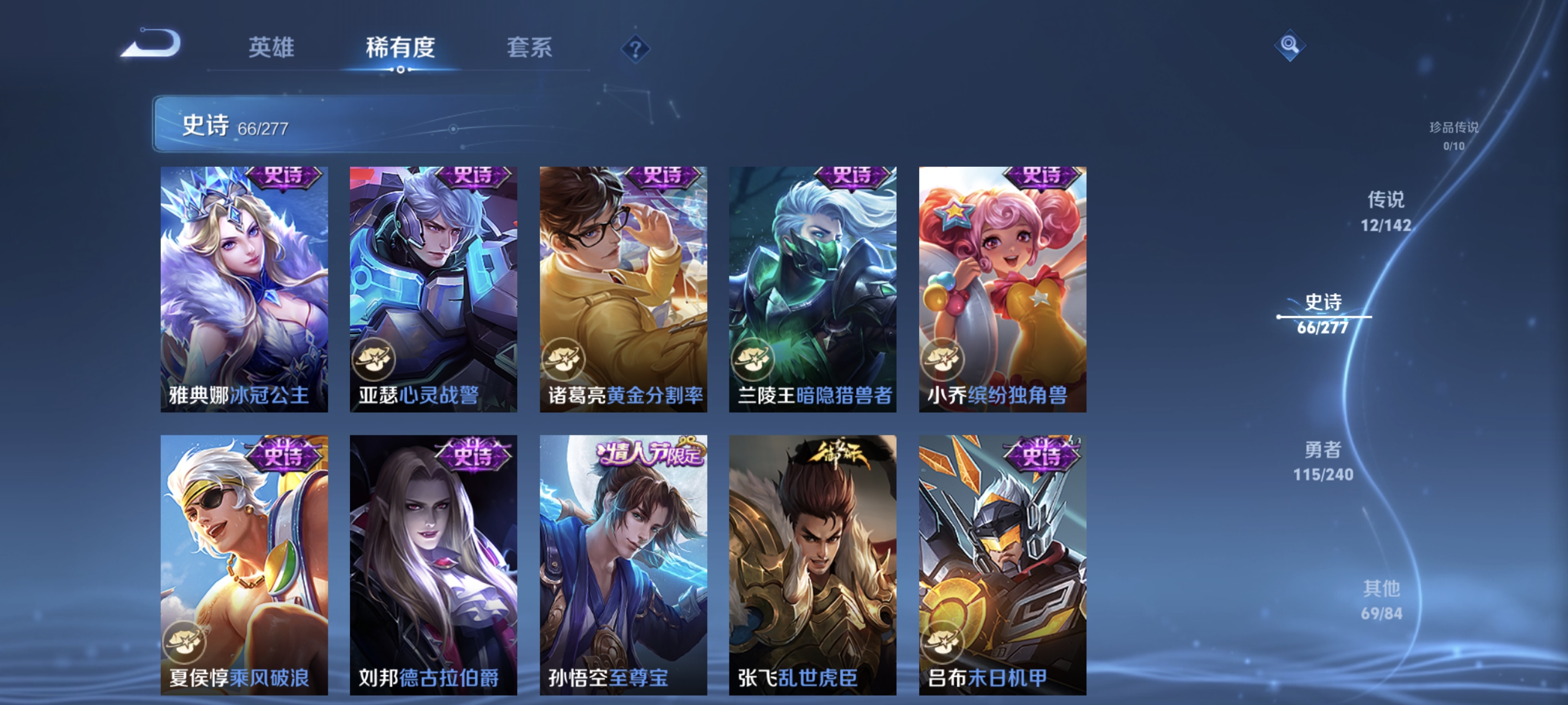Switch to the 英雄 tab
The image size is (1568, 705).
pos(271,49)
